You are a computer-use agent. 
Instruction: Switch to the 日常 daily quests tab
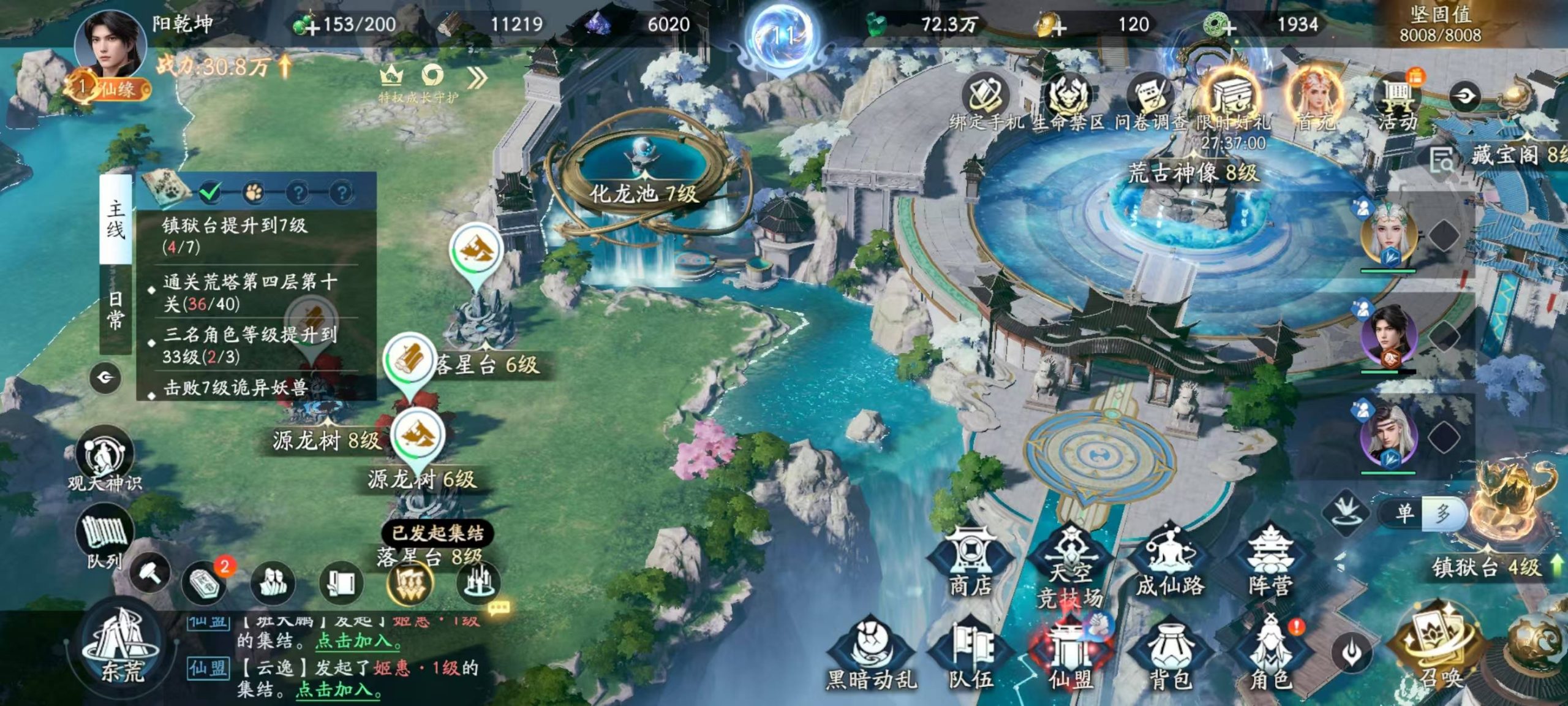115,310
